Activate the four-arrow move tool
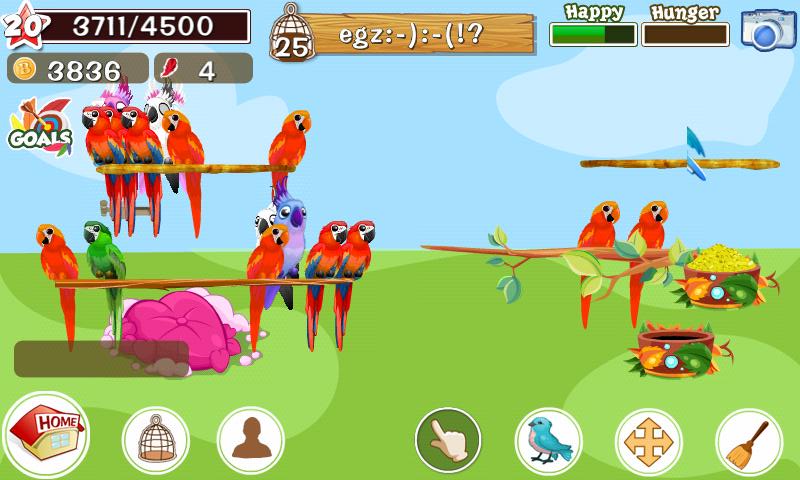Image resolution: width=800 pixels, height=480 pixels. 648,440
